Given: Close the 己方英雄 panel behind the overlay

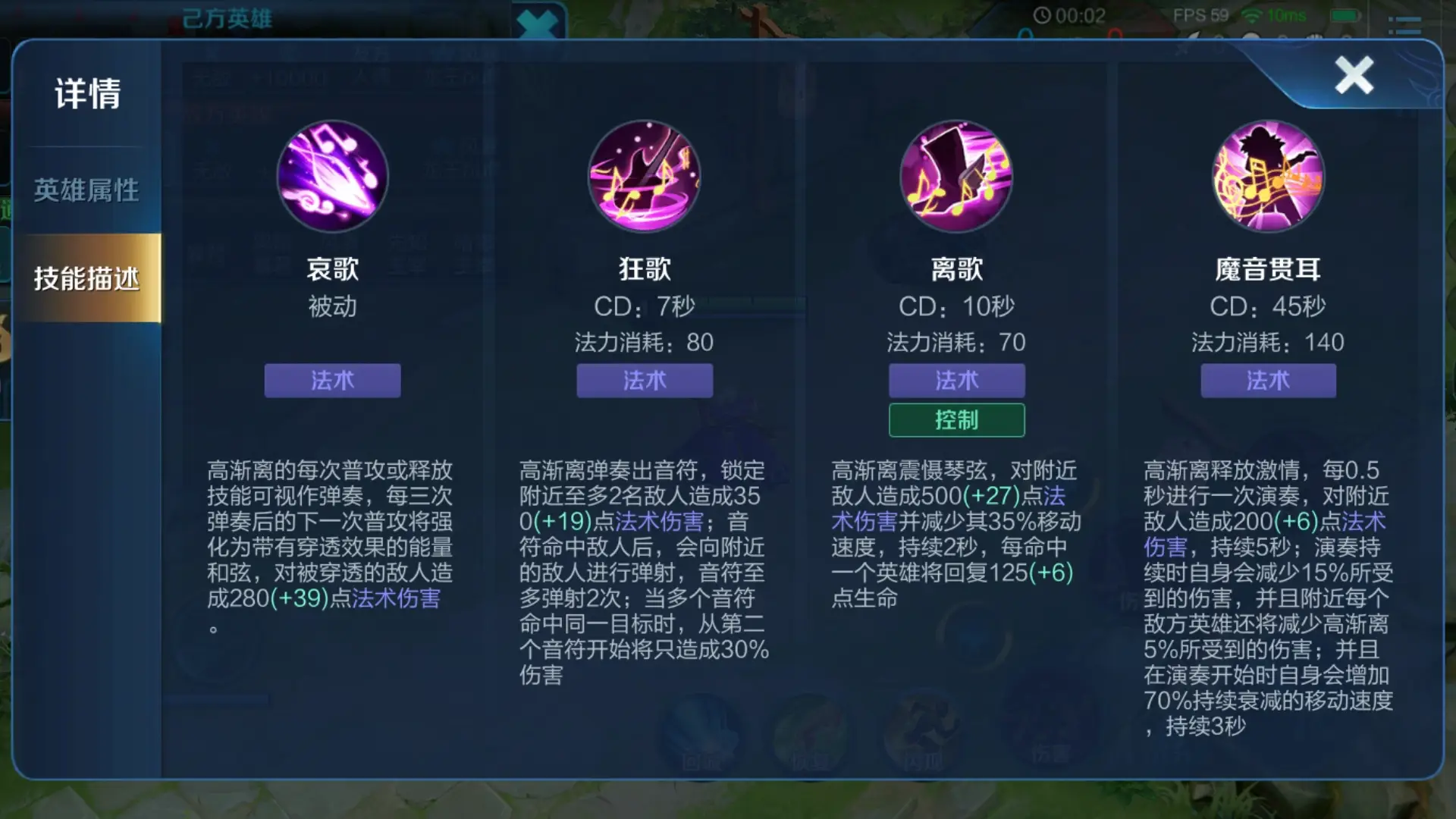Looking at the screenshot, I should pos(538,23).
